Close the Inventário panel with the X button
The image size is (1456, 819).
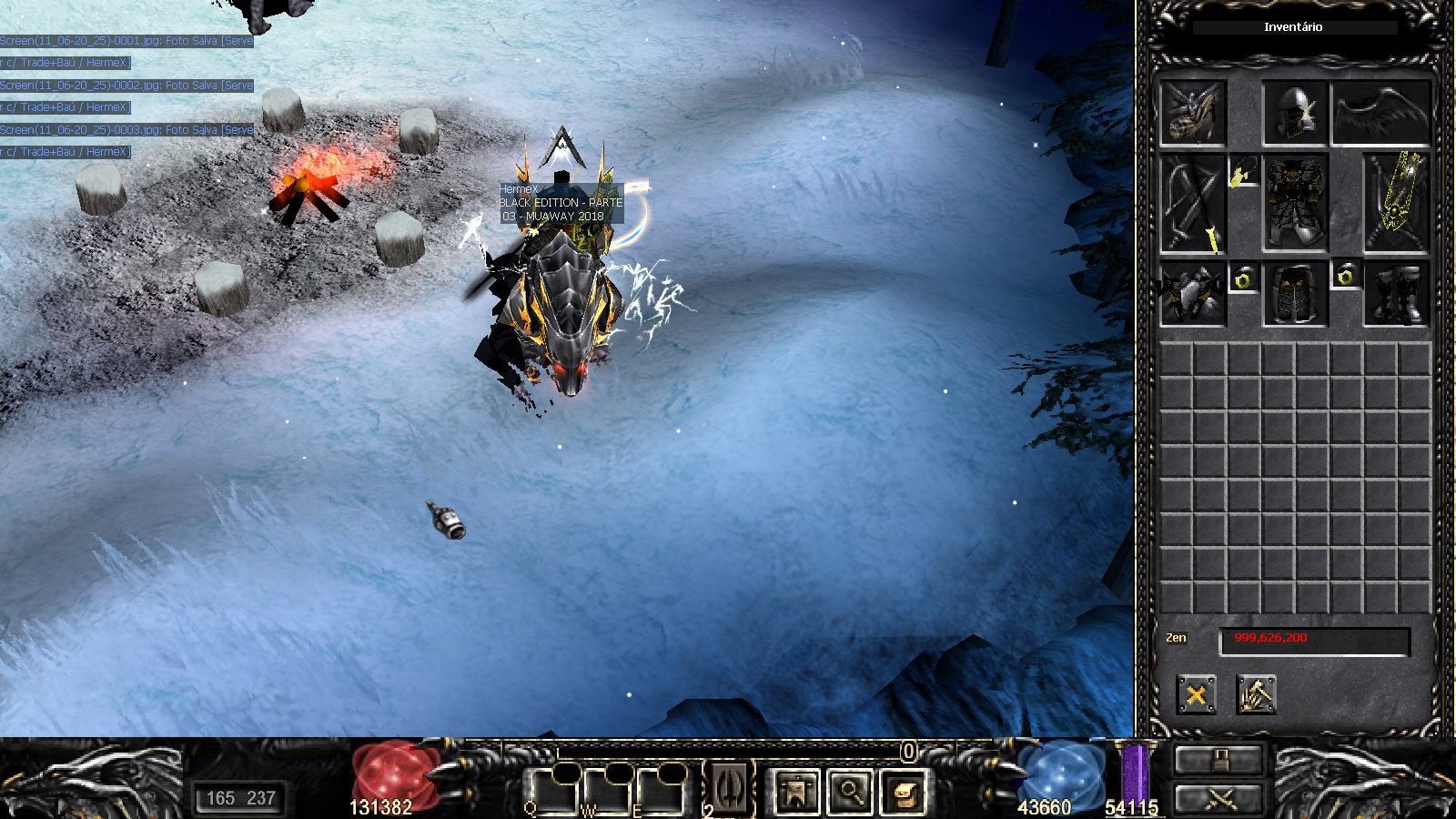pos(1196,696)
